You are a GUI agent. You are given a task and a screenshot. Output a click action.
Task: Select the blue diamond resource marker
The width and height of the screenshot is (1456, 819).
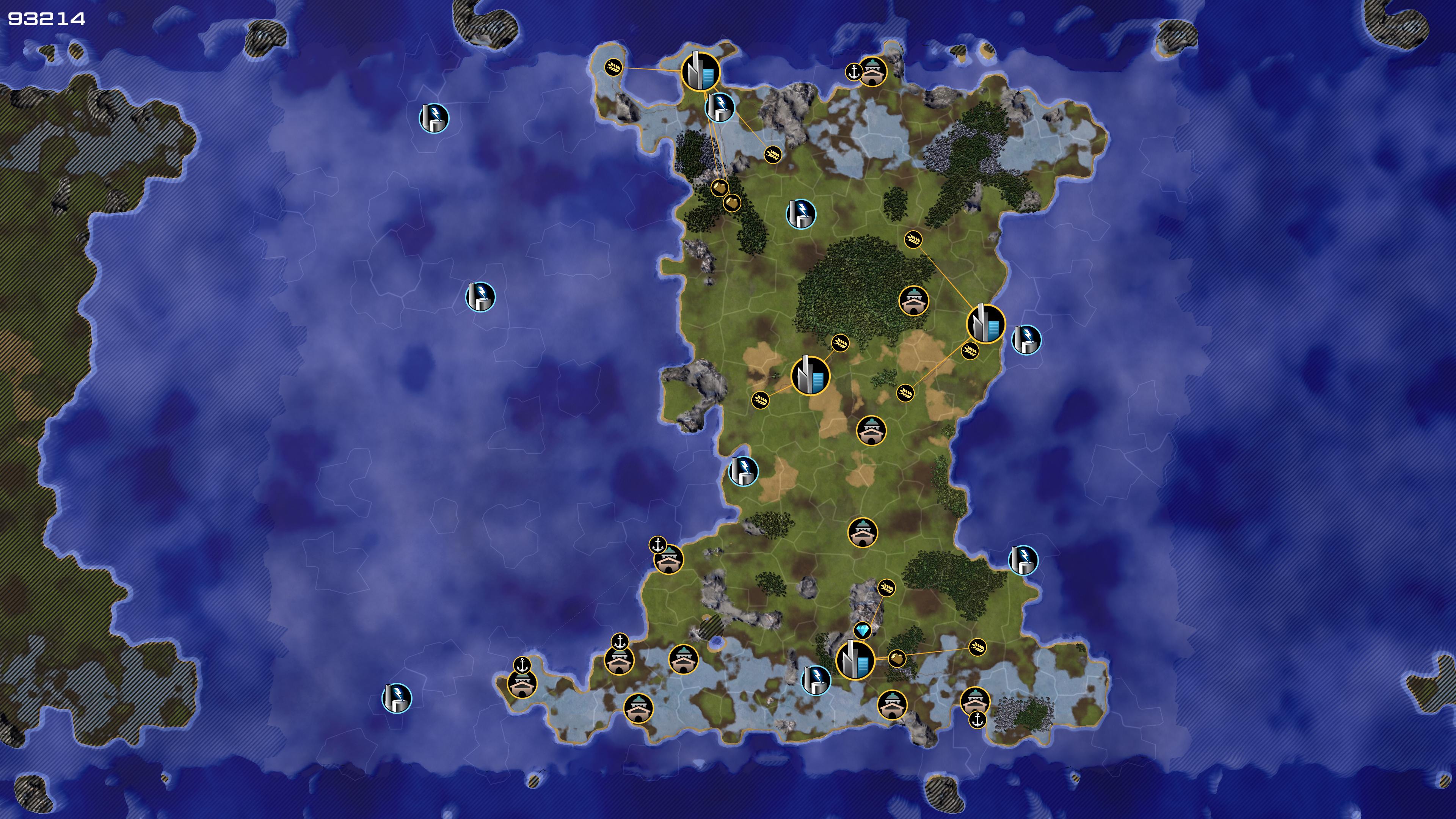863,630
